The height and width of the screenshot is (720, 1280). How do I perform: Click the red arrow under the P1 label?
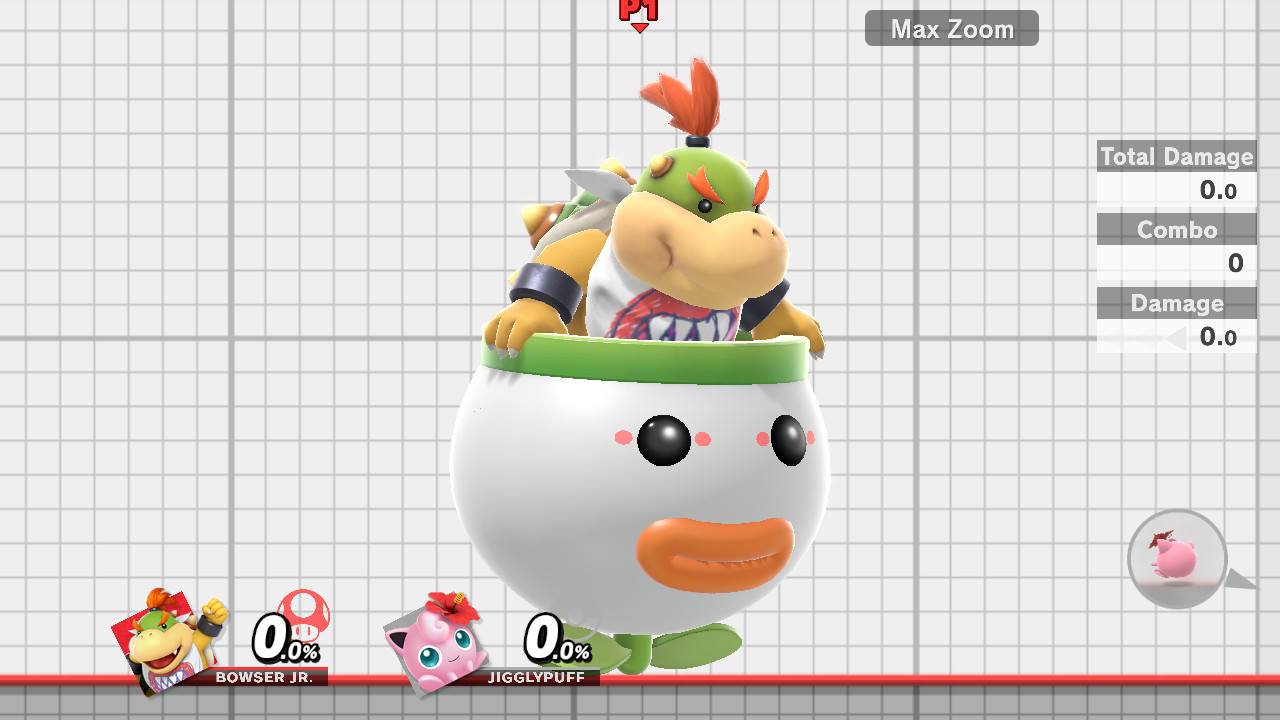(641, 28)
